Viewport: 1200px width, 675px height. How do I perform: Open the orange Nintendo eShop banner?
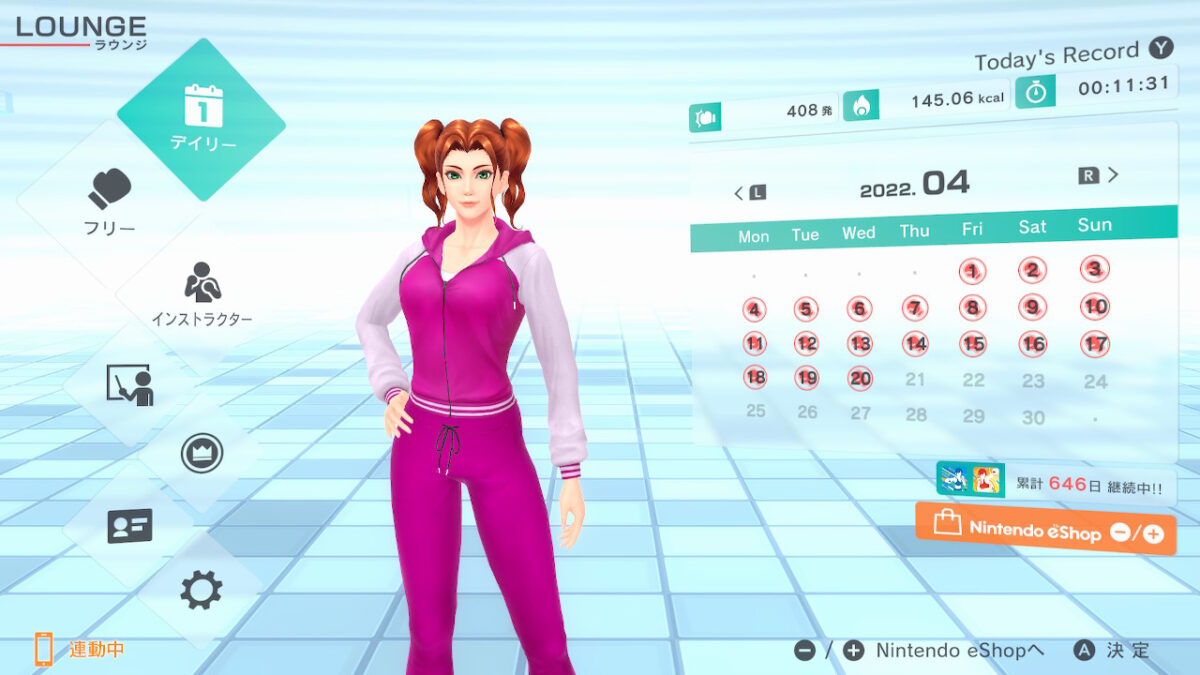(x=1045, y=529)
